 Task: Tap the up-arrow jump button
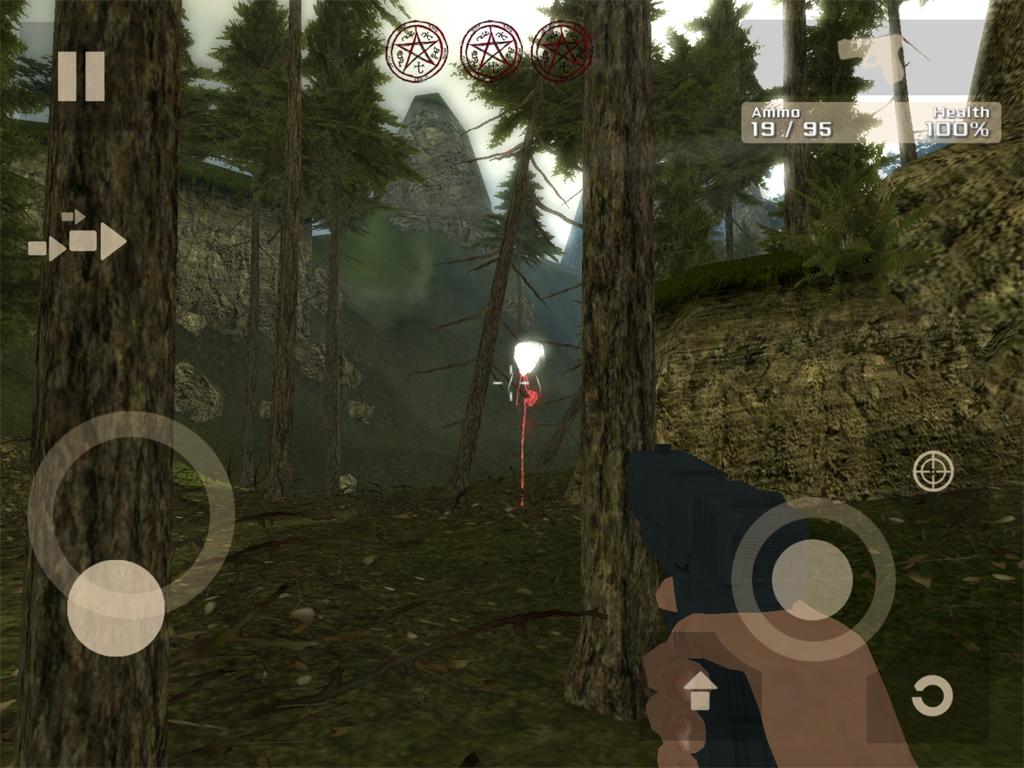click(x=700, y=690)
